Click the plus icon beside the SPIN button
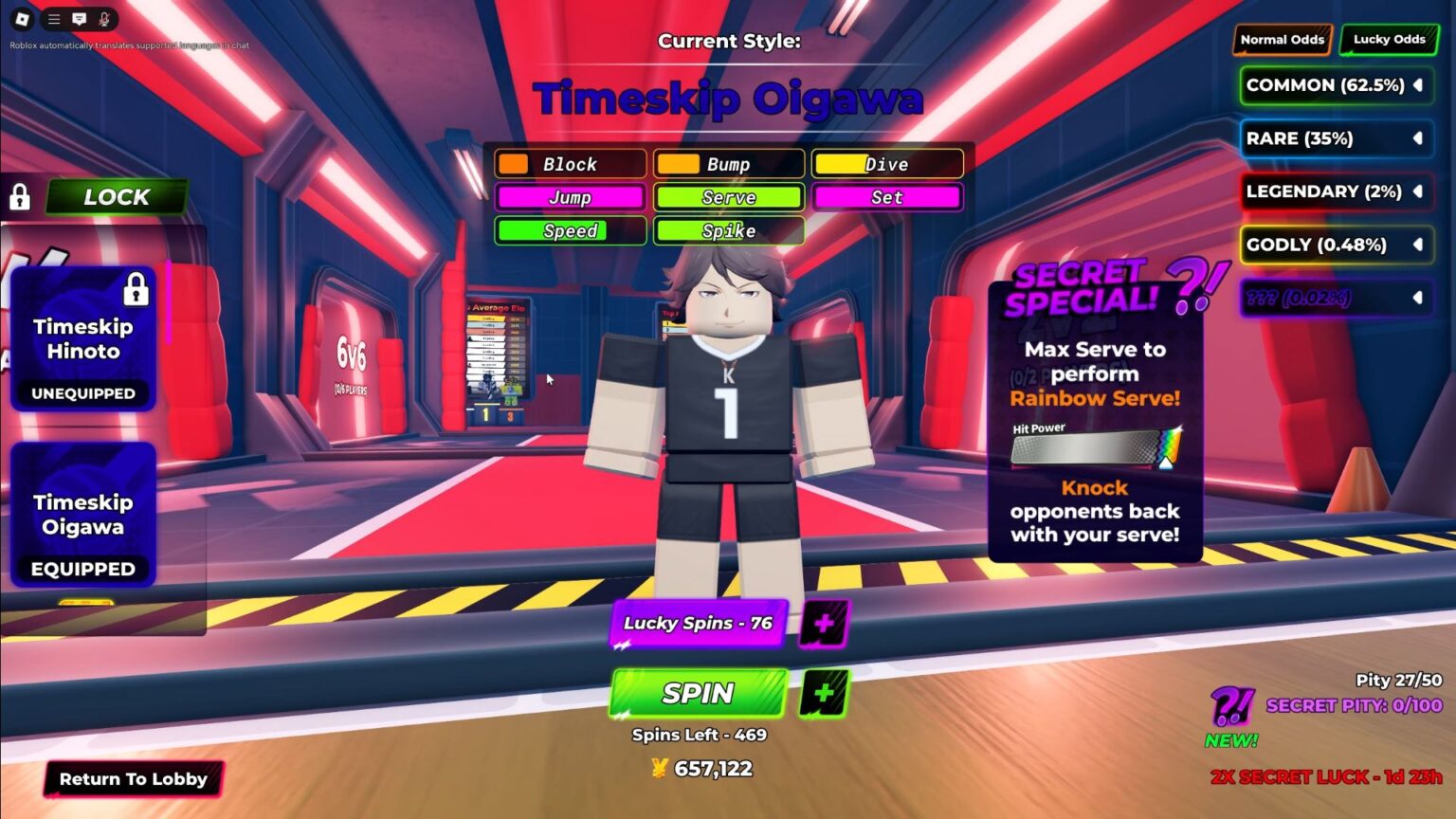1456x819 pixels. pos(824,693)
